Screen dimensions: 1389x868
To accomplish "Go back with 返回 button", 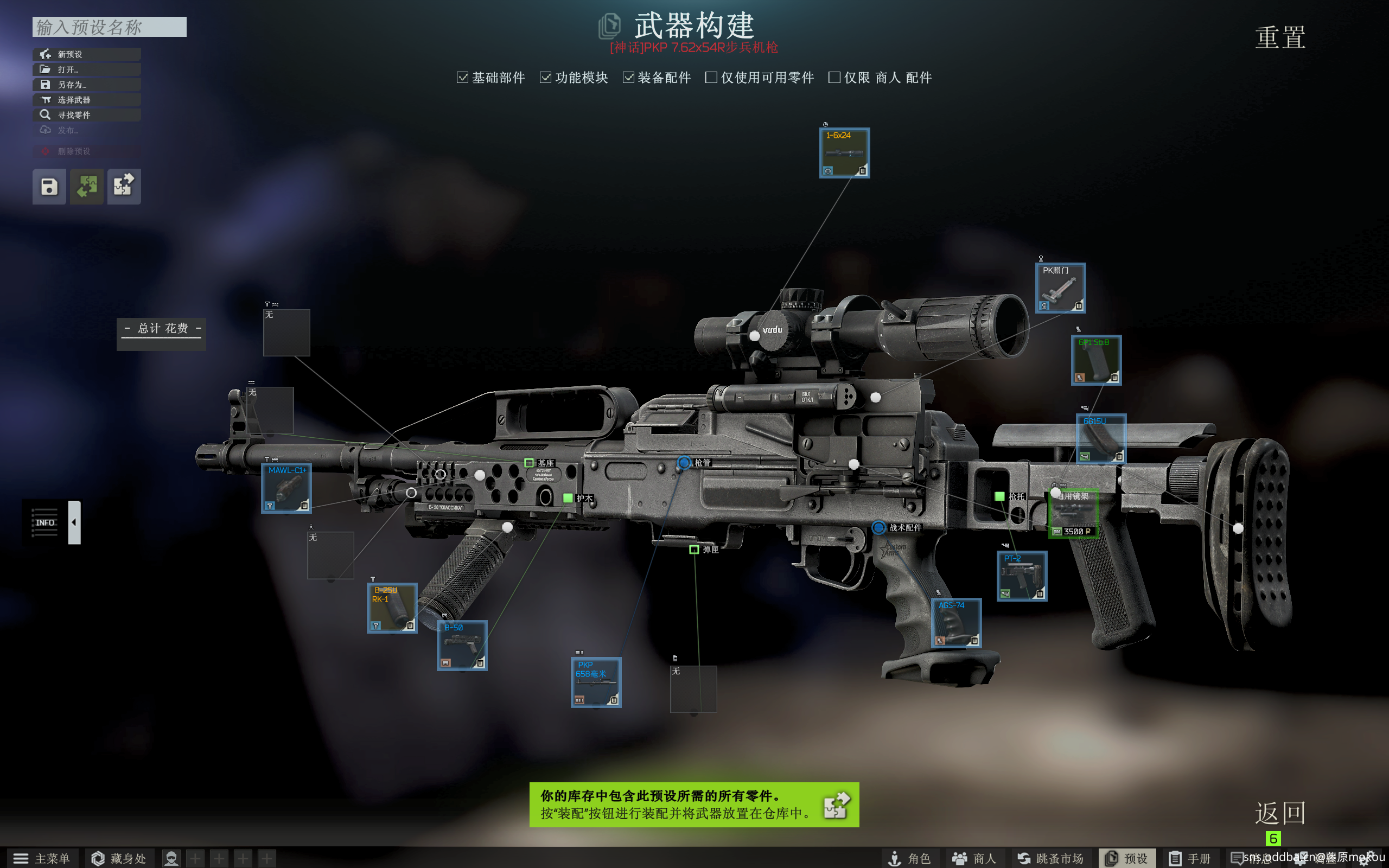I will pyautogui.click(x=1280, y=813).
